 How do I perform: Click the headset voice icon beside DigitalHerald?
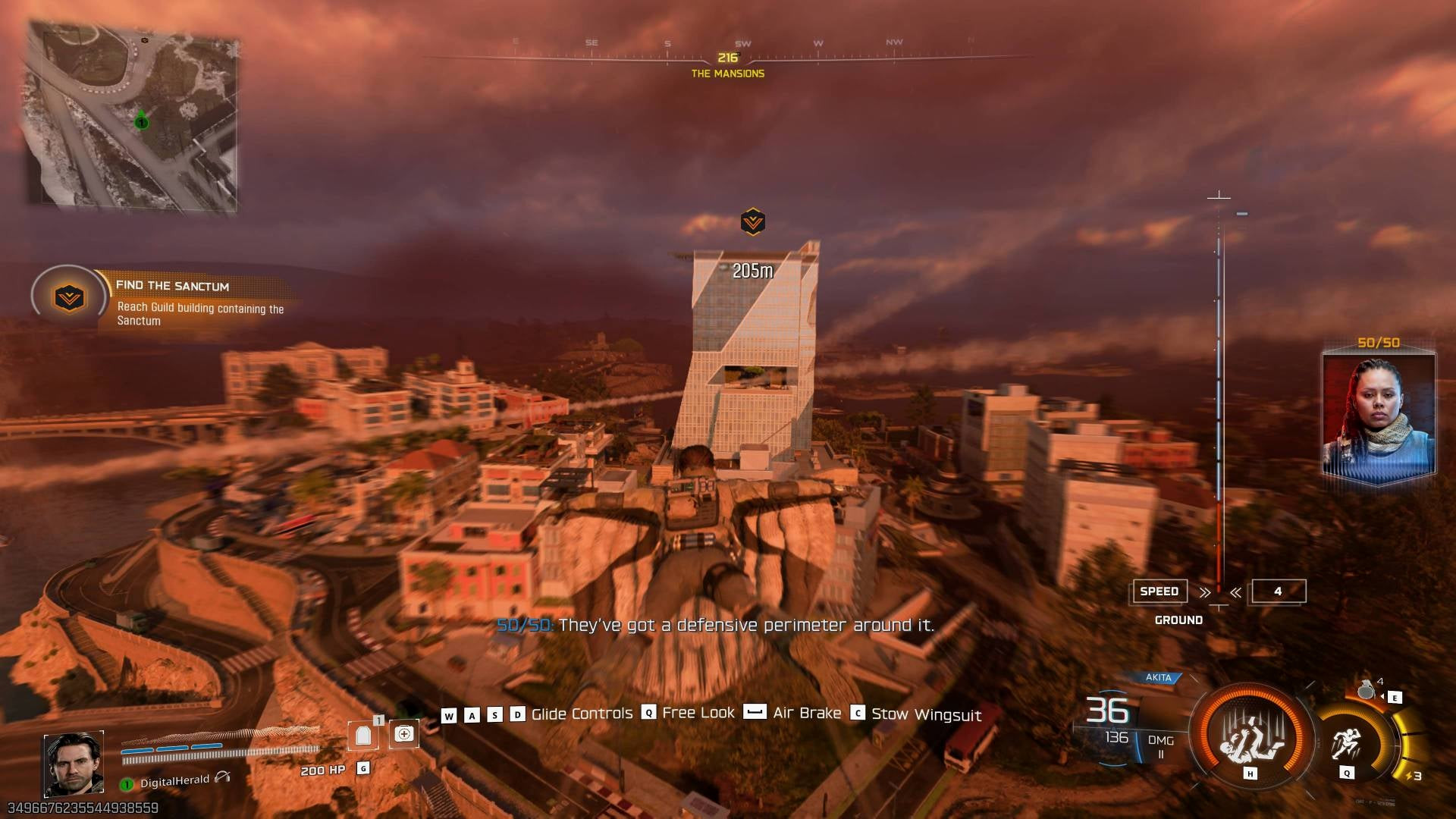coord(222,777)
